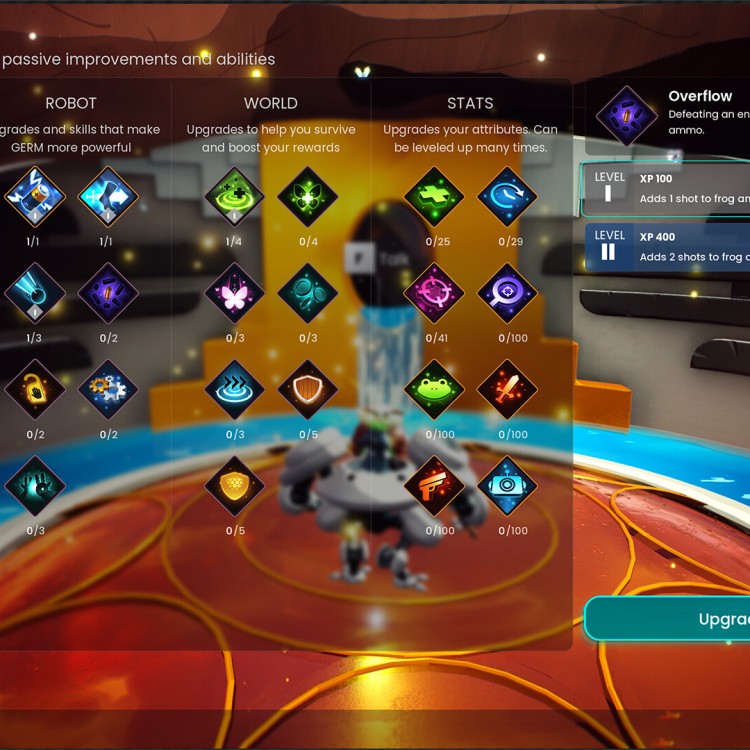Select the golden honeycomb shield upgrade

point(234,486)
